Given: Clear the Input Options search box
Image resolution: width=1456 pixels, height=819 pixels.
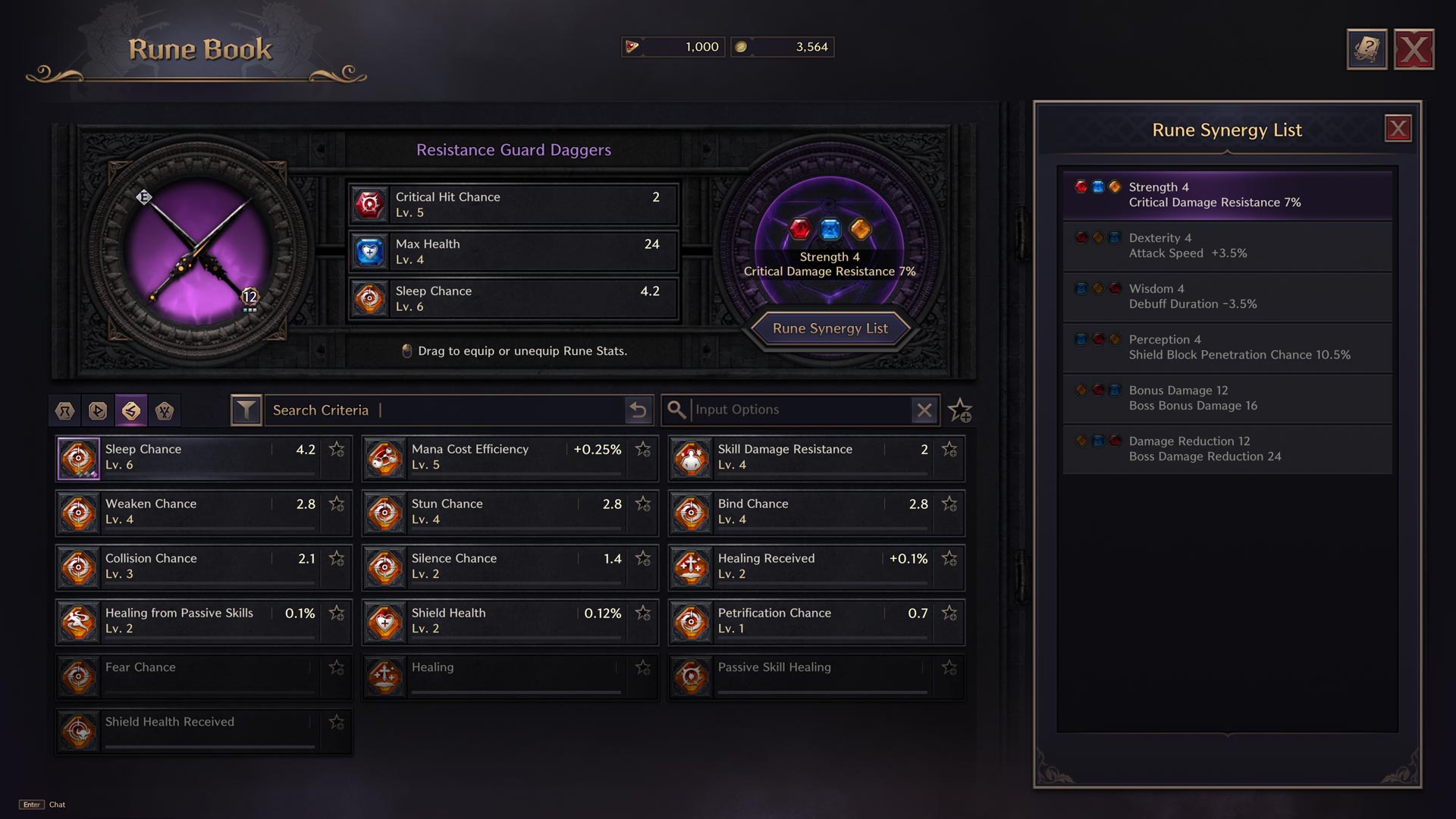Looking at the screenshot, I should pyautogui.click(x=924, y=410).
